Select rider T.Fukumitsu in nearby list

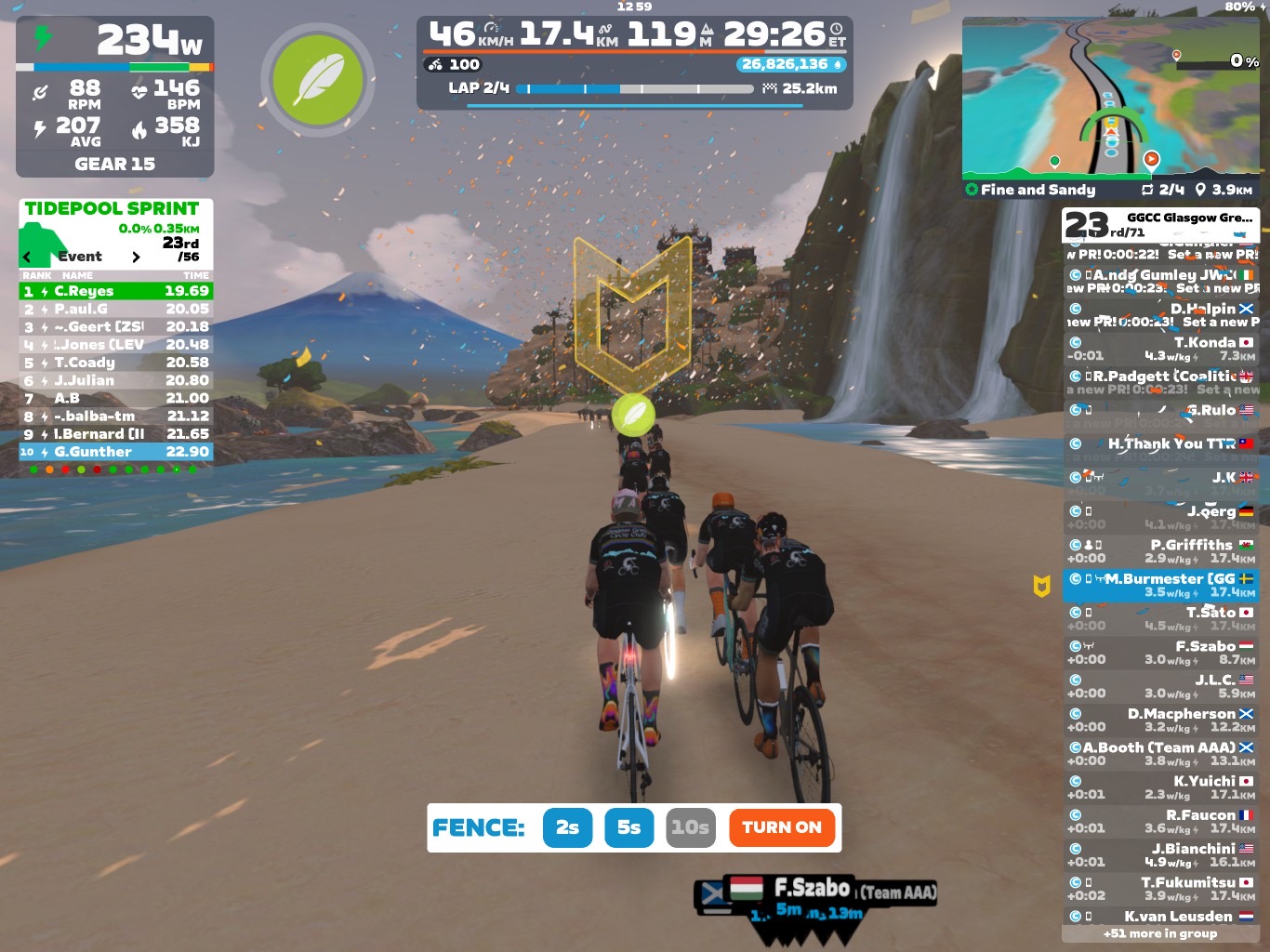click(x=1160, y=889)
